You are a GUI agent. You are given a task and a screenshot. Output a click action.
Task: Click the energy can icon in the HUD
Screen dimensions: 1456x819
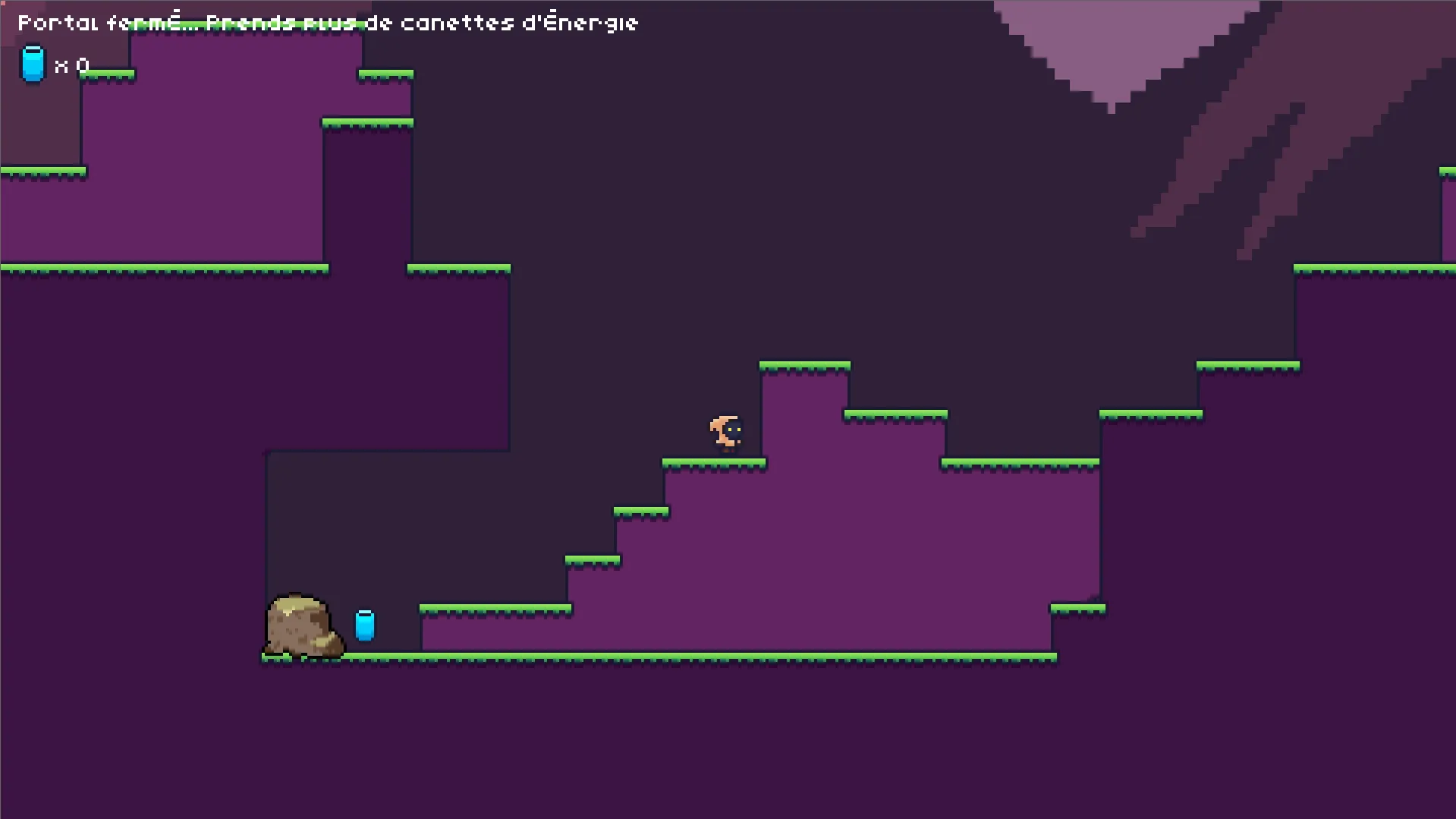tap(32, 64)
